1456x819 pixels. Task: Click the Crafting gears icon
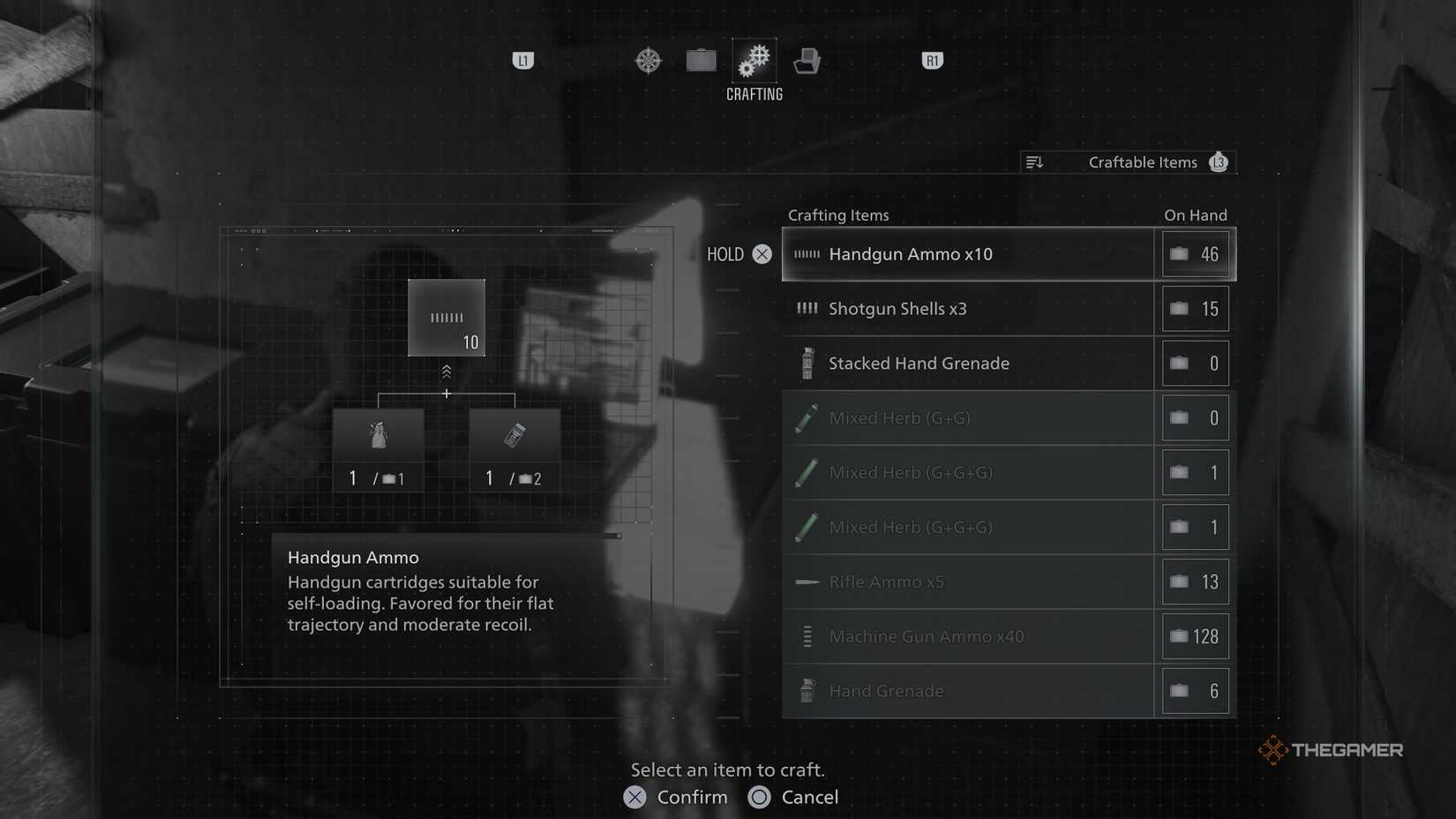tap(754, 60)
